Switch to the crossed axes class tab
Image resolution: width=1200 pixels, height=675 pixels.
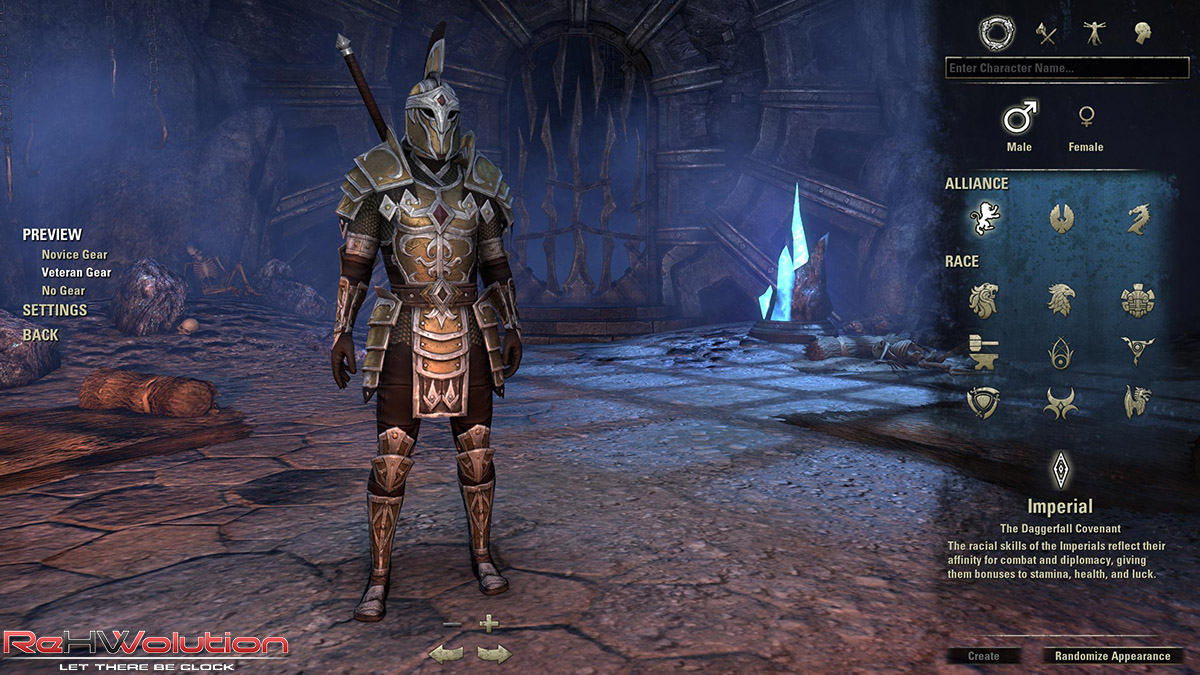[1046, 33]
